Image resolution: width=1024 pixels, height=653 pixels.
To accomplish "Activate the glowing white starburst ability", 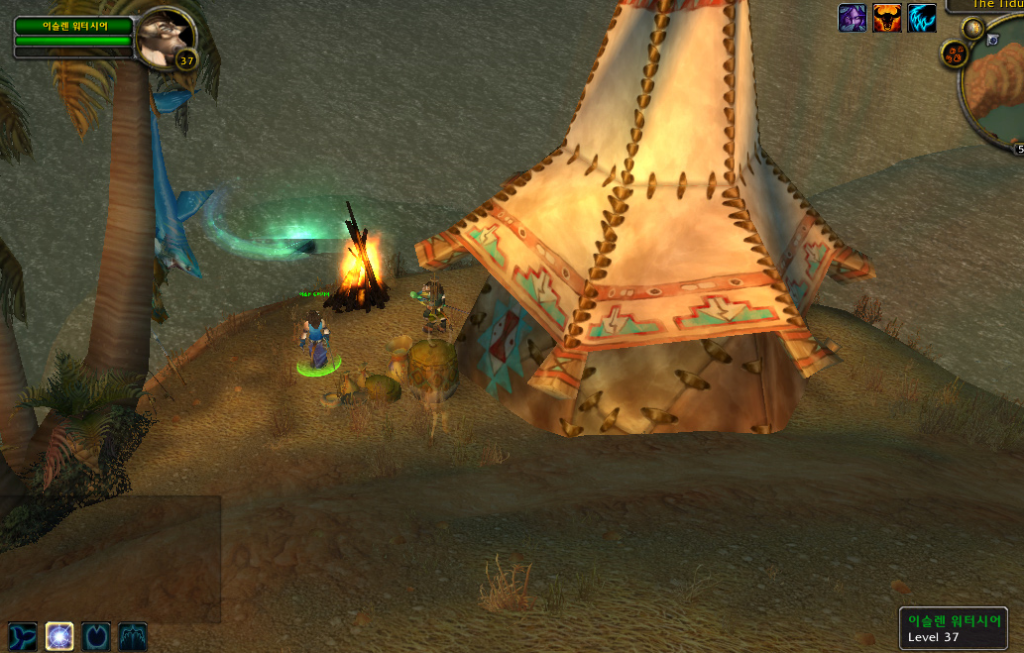I will (x=60, y=636).
